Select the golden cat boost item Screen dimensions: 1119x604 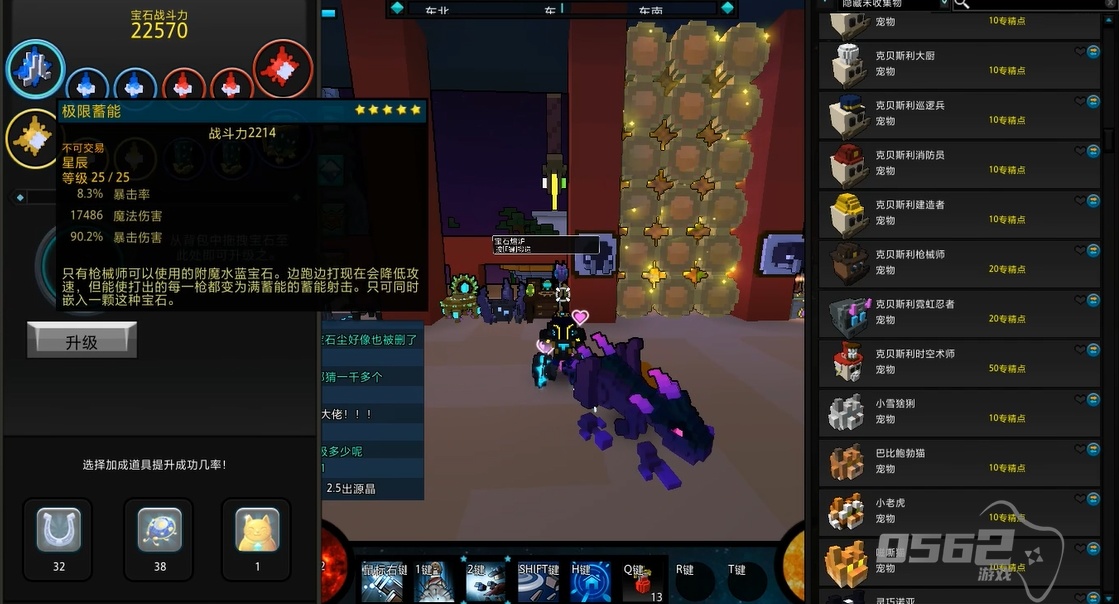click(x=256, y=531)
